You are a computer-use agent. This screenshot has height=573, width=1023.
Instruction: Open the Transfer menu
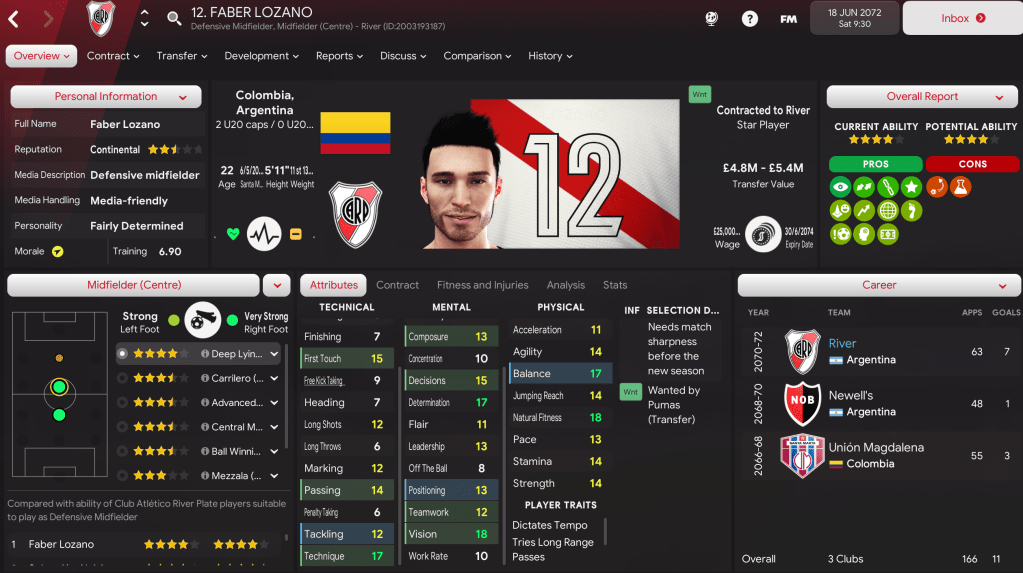click(x=182, y=56)
